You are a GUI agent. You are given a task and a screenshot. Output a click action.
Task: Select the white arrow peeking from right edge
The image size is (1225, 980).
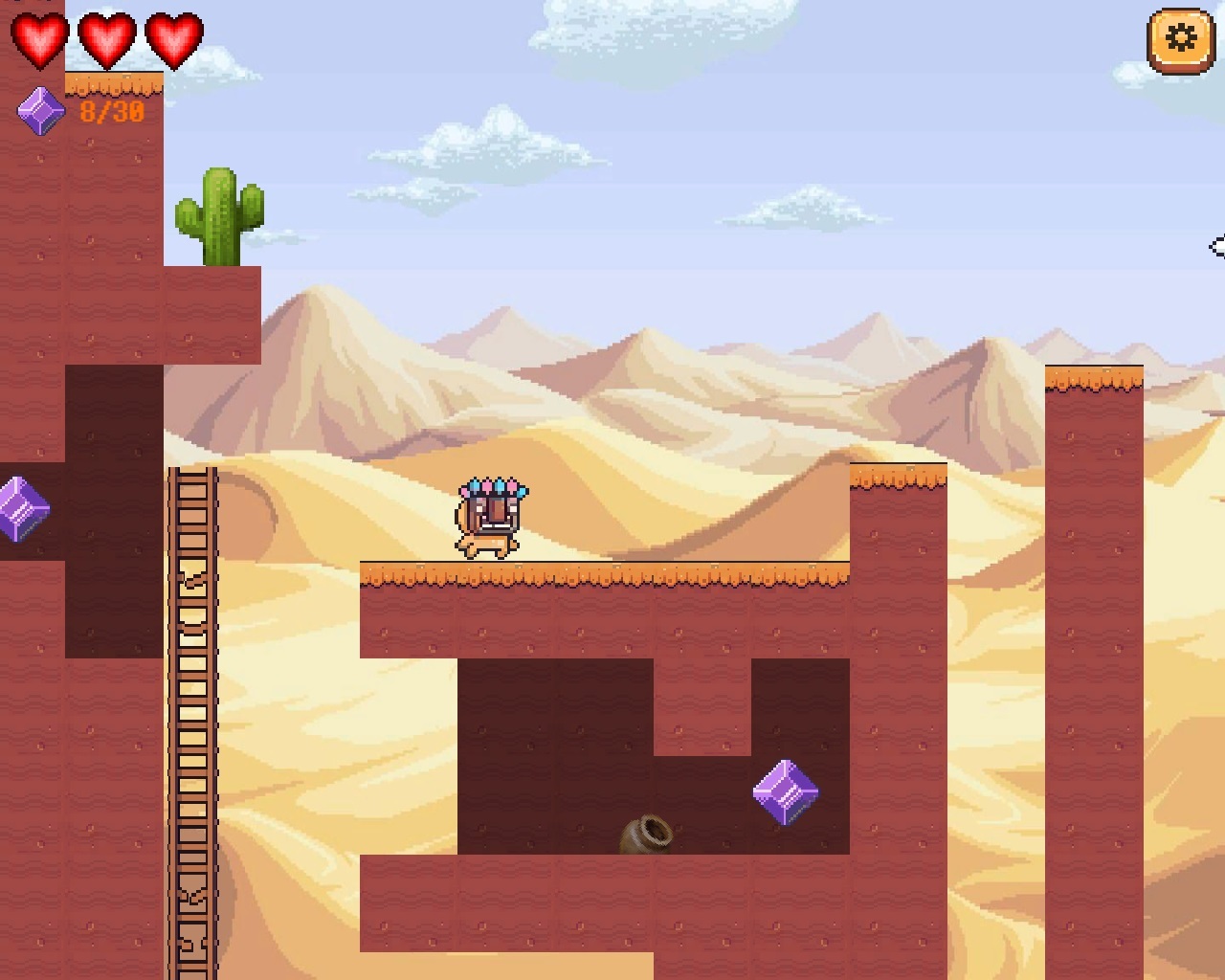pyautogui.click(x=1219, y=247)
